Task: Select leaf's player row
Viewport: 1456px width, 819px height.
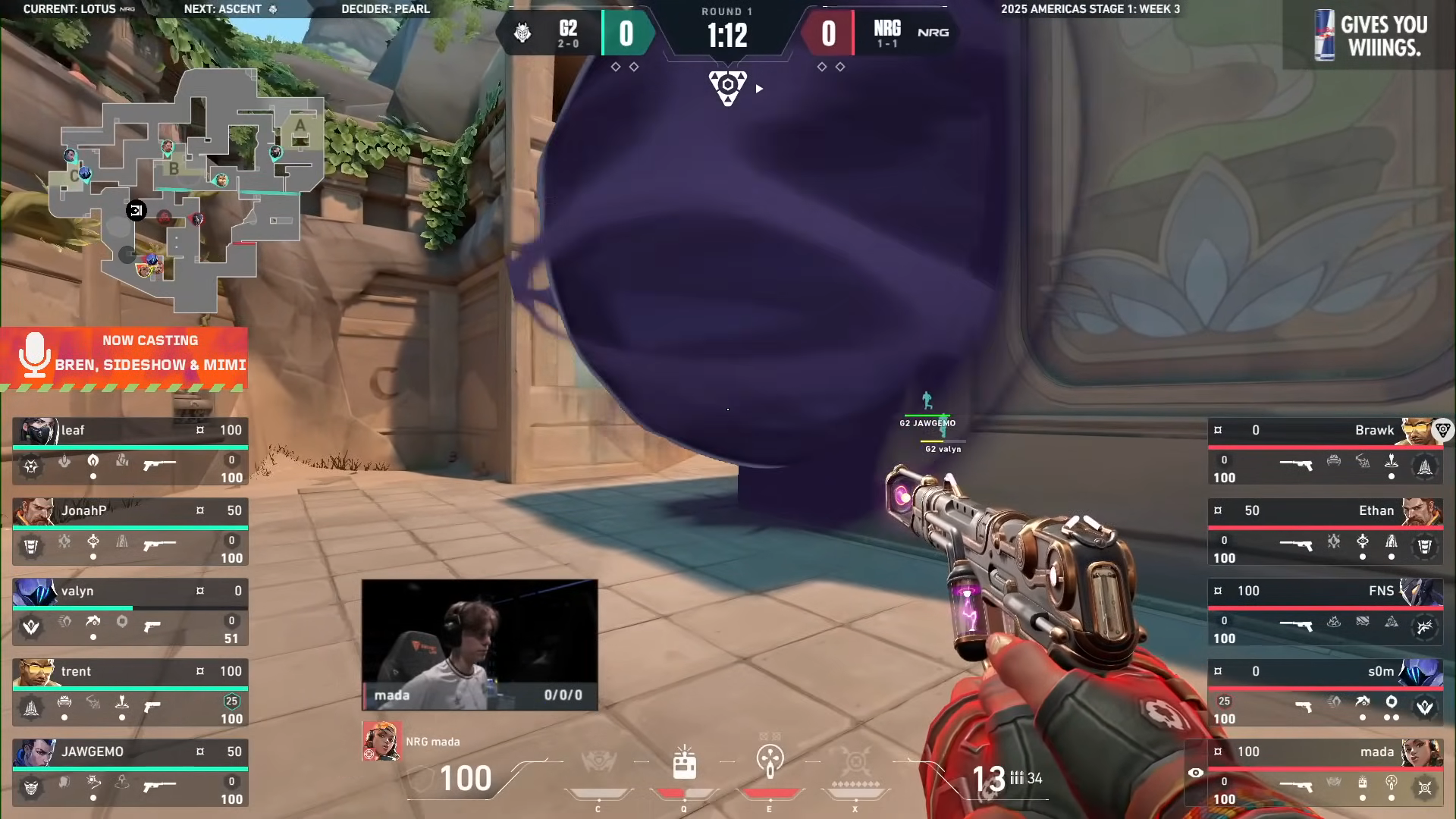Action: [x=130, y=451]
